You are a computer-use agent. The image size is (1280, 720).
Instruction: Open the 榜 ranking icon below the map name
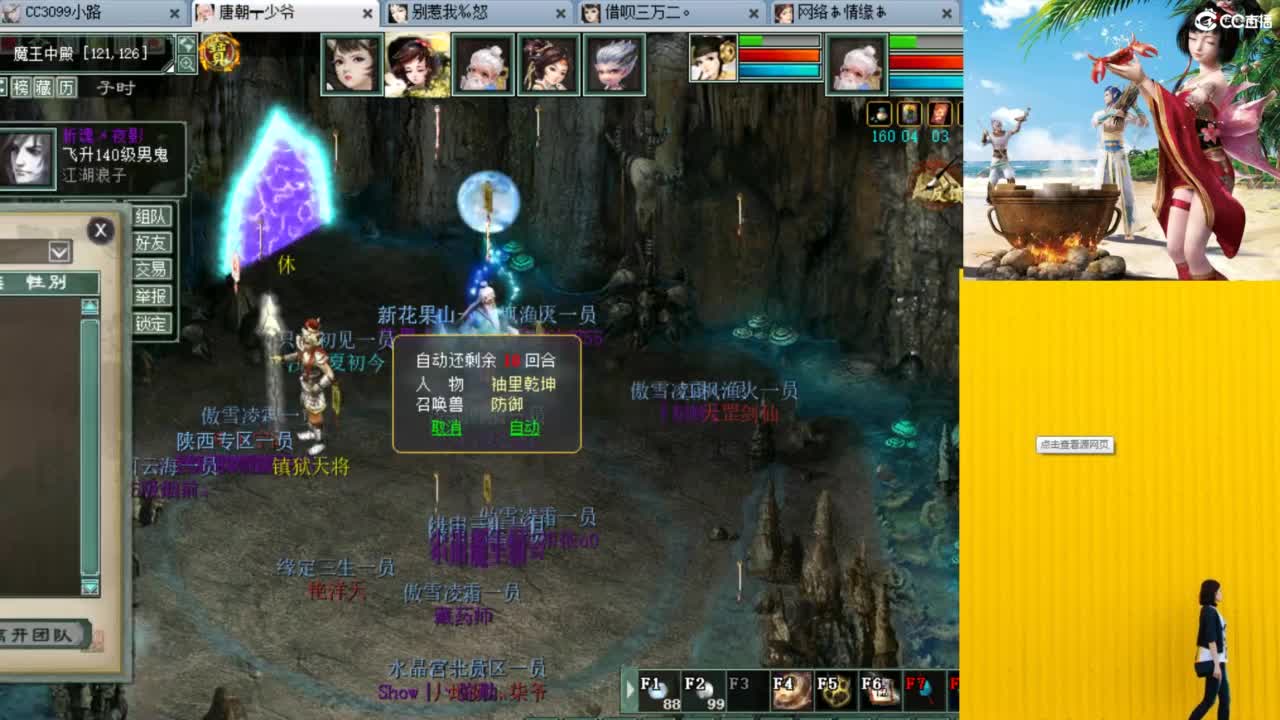pos(23,87)
